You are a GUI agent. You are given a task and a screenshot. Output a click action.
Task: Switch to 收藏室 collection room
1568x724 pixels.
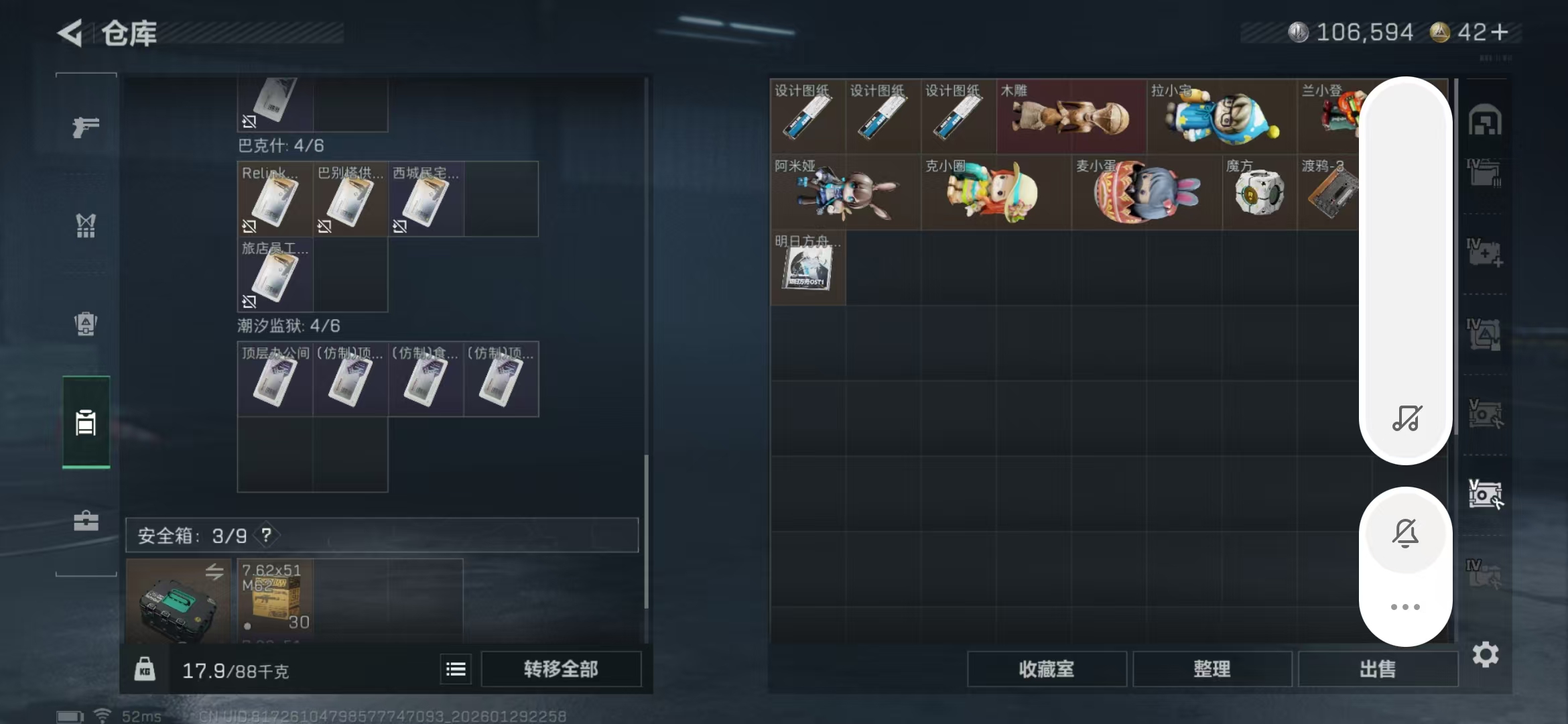click(1048, 669)
